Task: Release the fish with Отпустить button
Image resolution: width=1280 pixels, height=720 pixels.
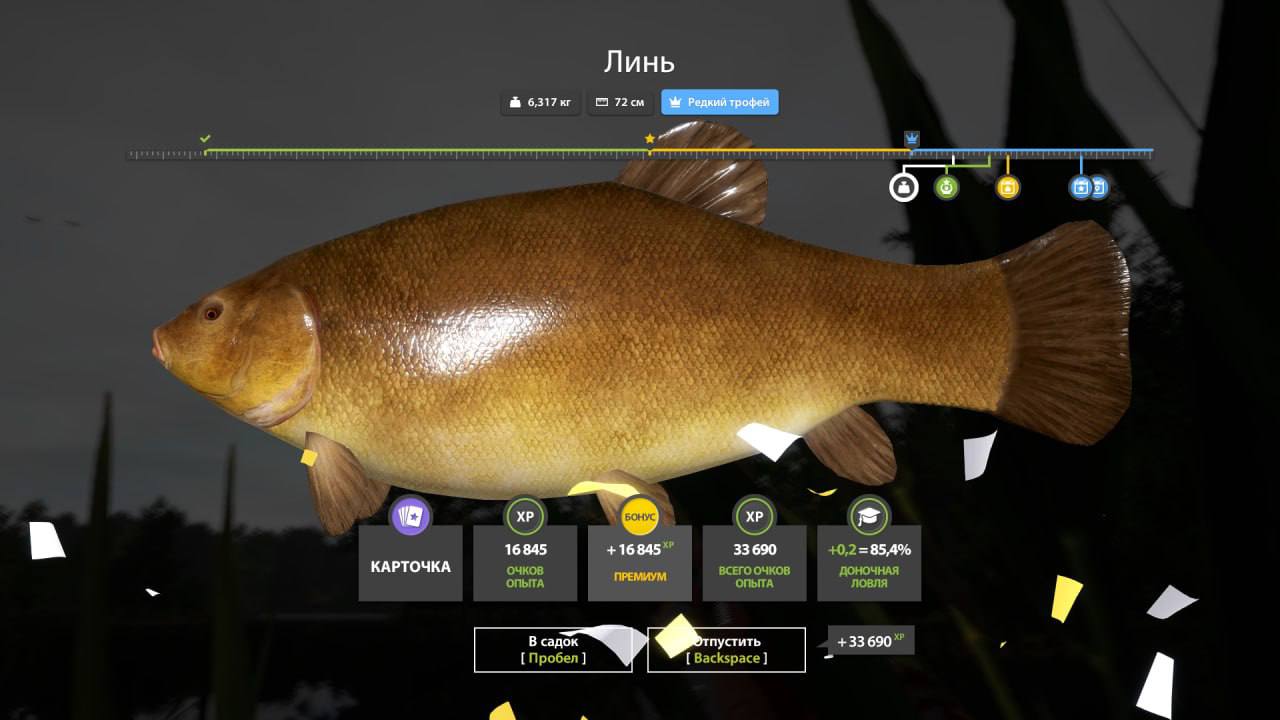Action: (x=726, y=650)
